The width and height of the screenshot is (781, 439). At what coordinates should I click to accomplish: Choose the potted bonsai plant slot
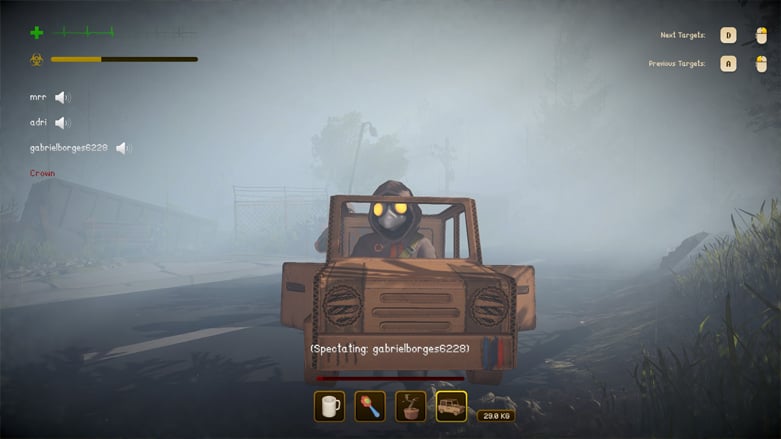[x=410, y=406]
